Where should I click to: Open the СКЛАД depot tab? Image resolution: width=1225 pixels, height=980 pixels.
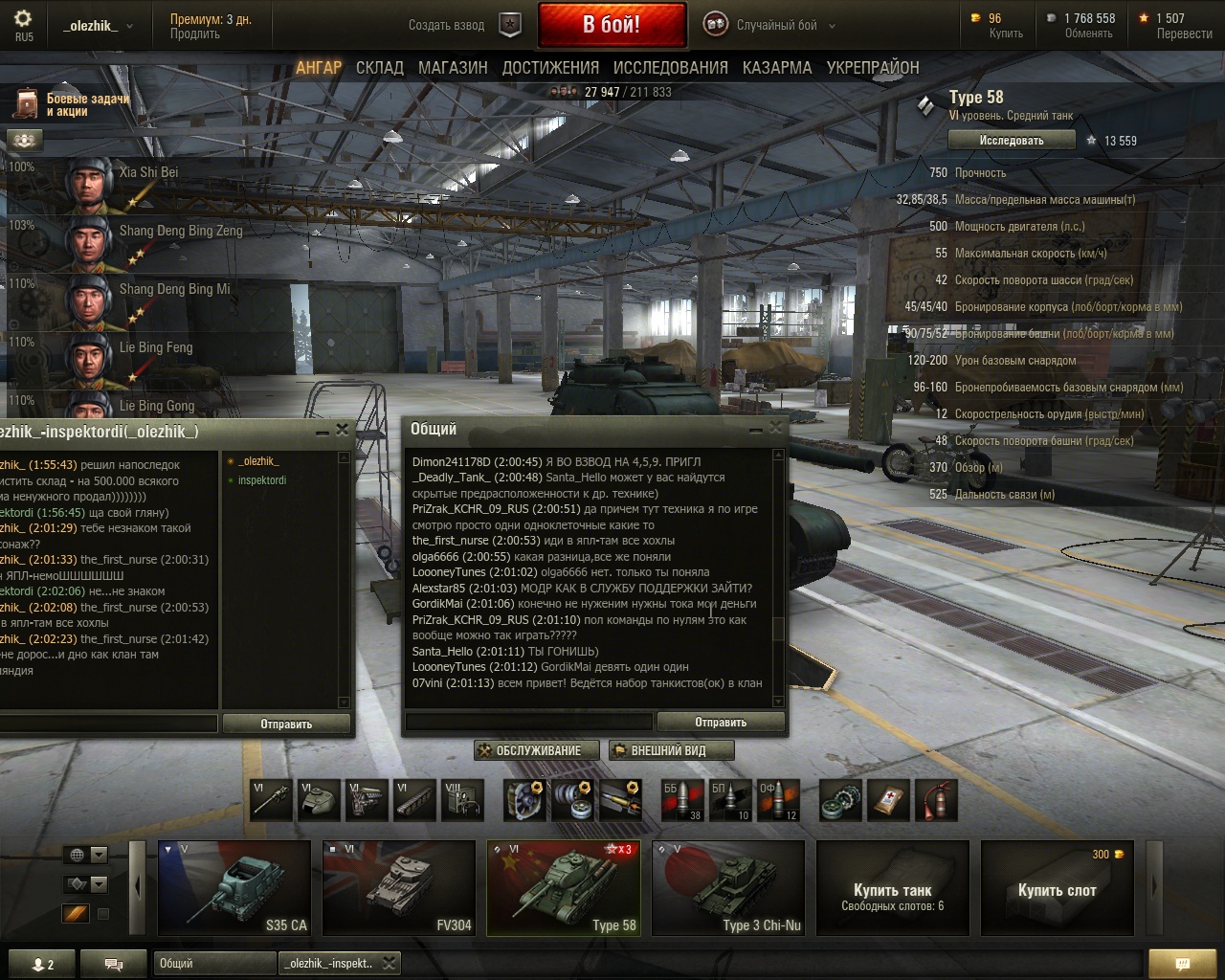tap(379, 68)
